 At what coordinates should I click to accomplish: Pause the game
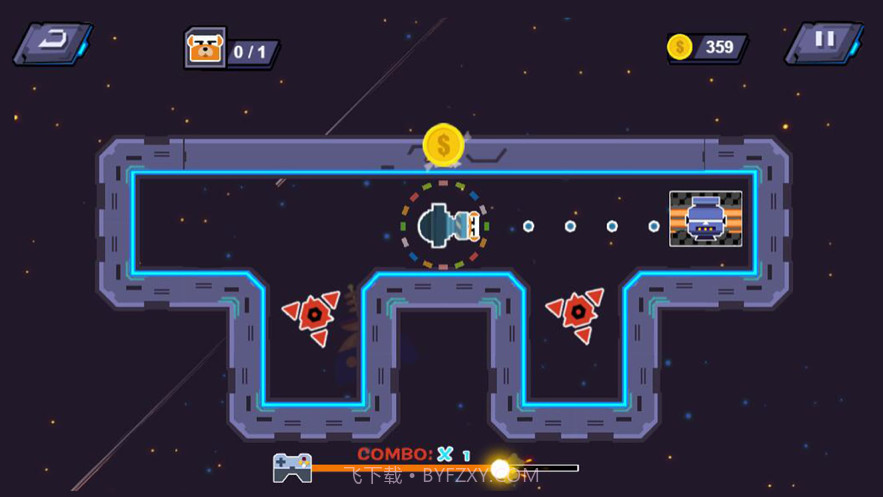pyautogui.click(x=824, y=43)
